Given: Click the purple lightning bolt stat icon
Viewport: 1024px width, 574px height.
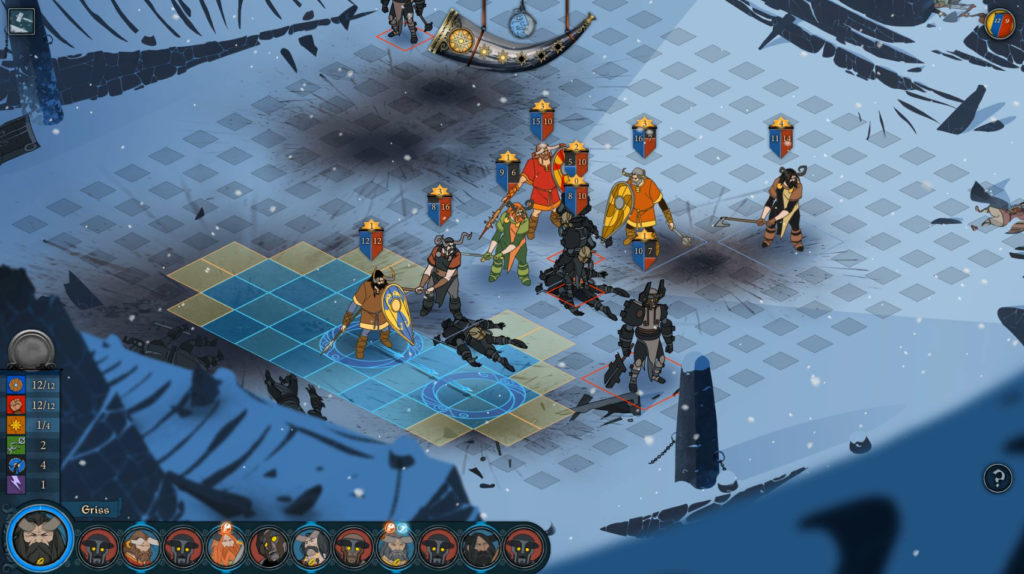Looking at the screenshot, I should pos(16,485).
